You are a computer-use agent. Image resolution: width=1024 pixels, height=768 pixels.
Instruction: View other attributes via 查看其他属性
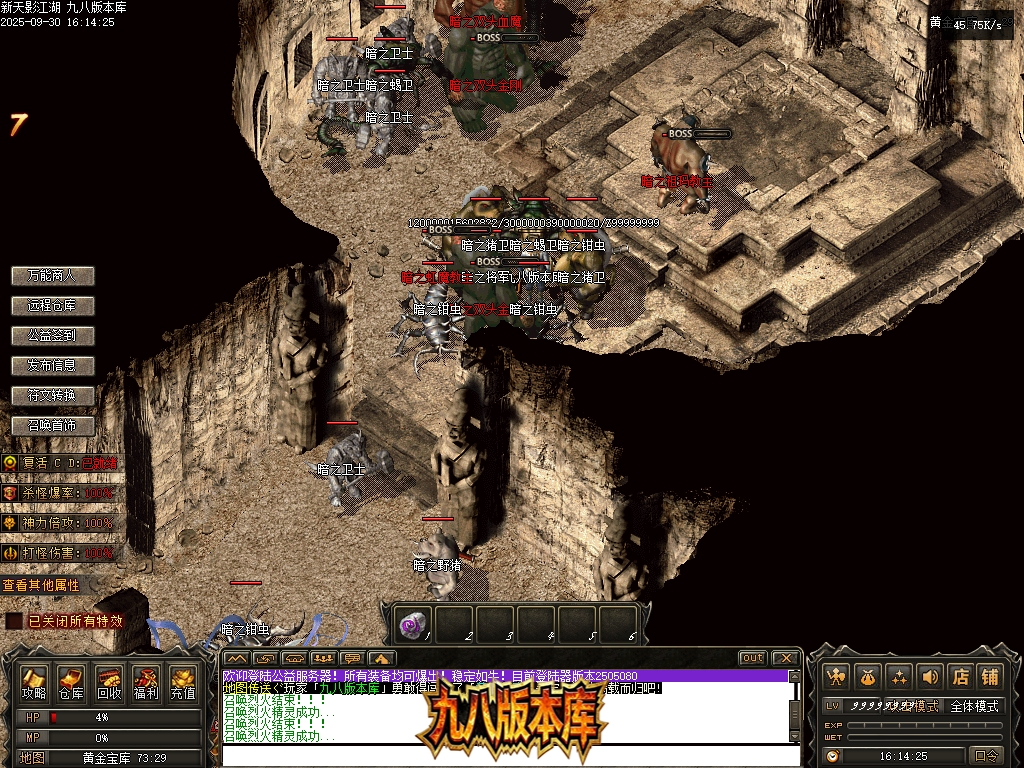pos(41,585)
